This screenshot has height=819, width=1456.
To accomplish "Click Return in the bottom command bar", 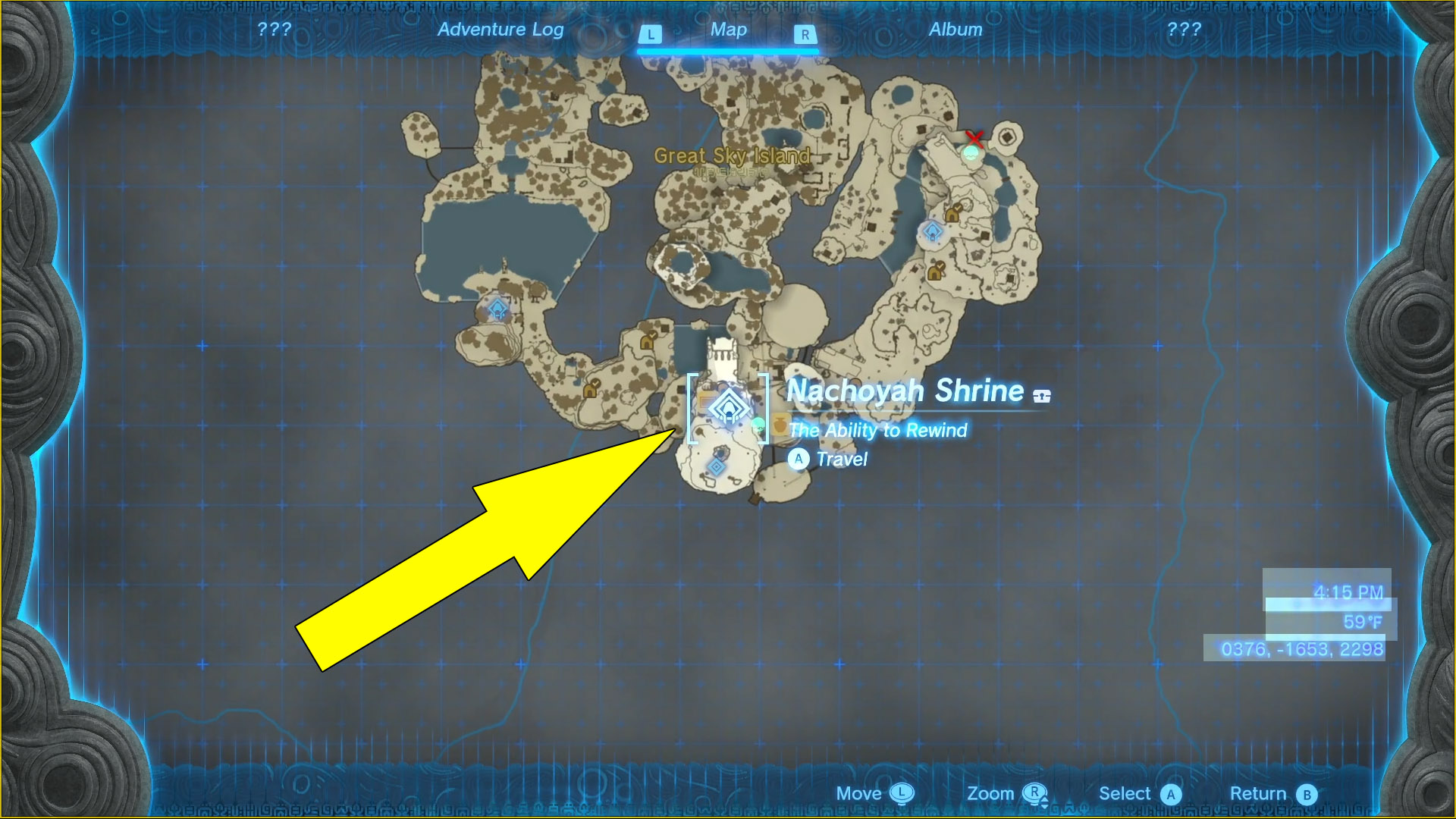I will click(x=1262, y=793).
